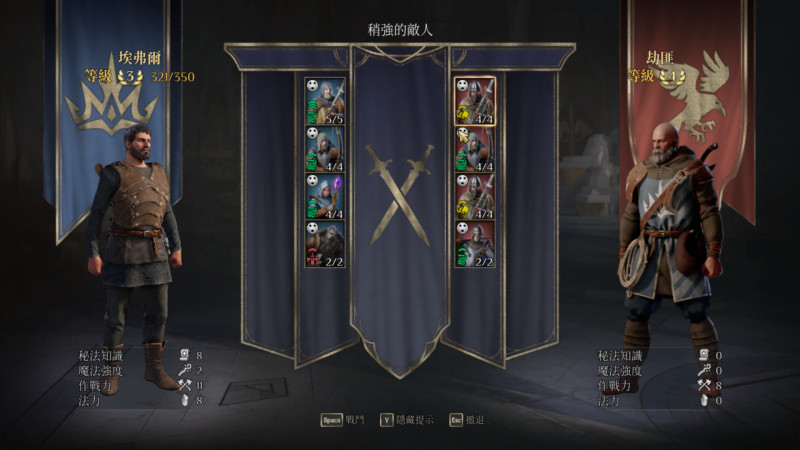Pick your mage unit with purple staff
This screenshot has height=450, width=800.
325,197
